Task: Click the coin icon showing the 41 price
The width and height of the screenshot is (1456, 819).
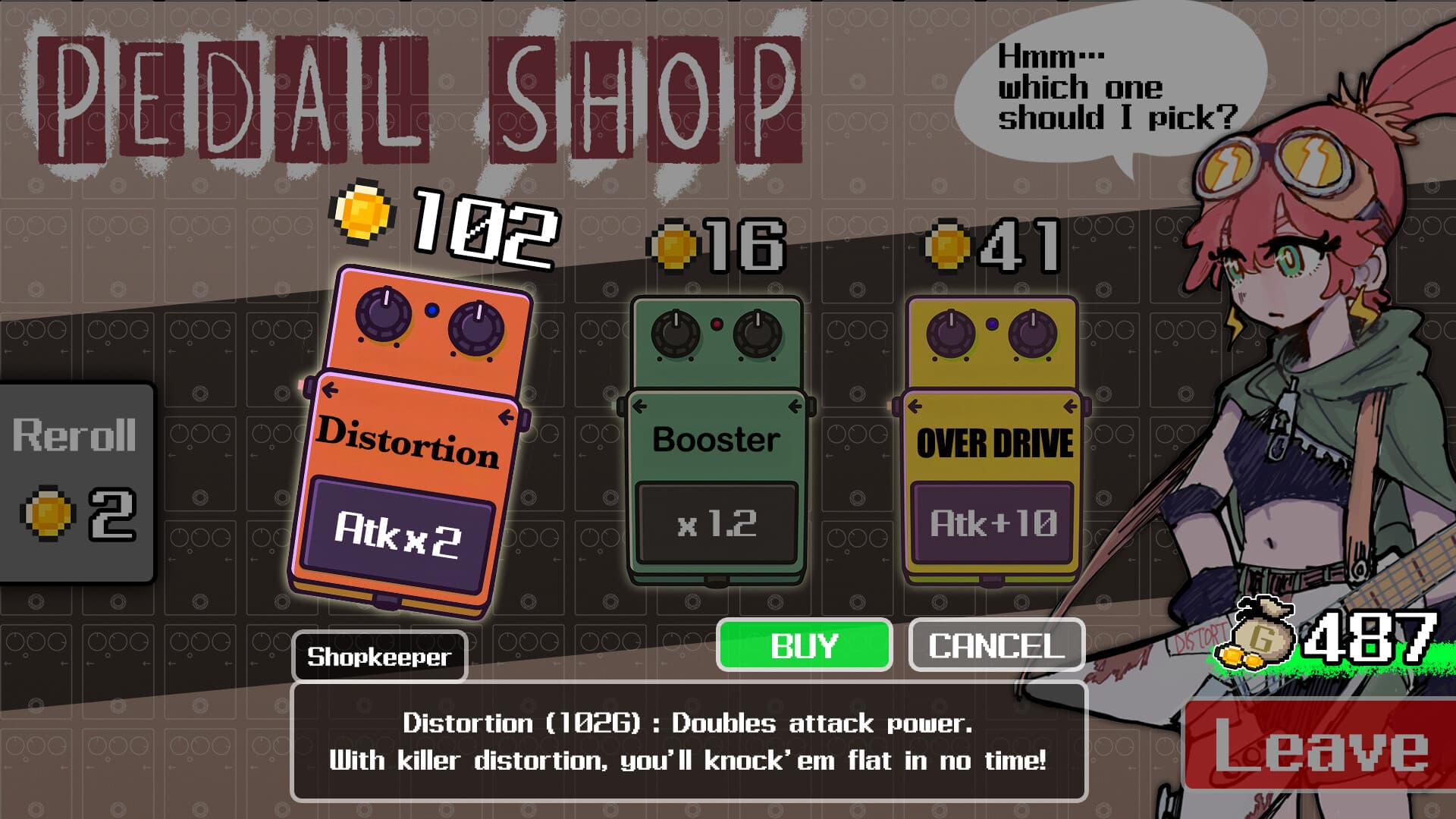Action: click(946, 243)
